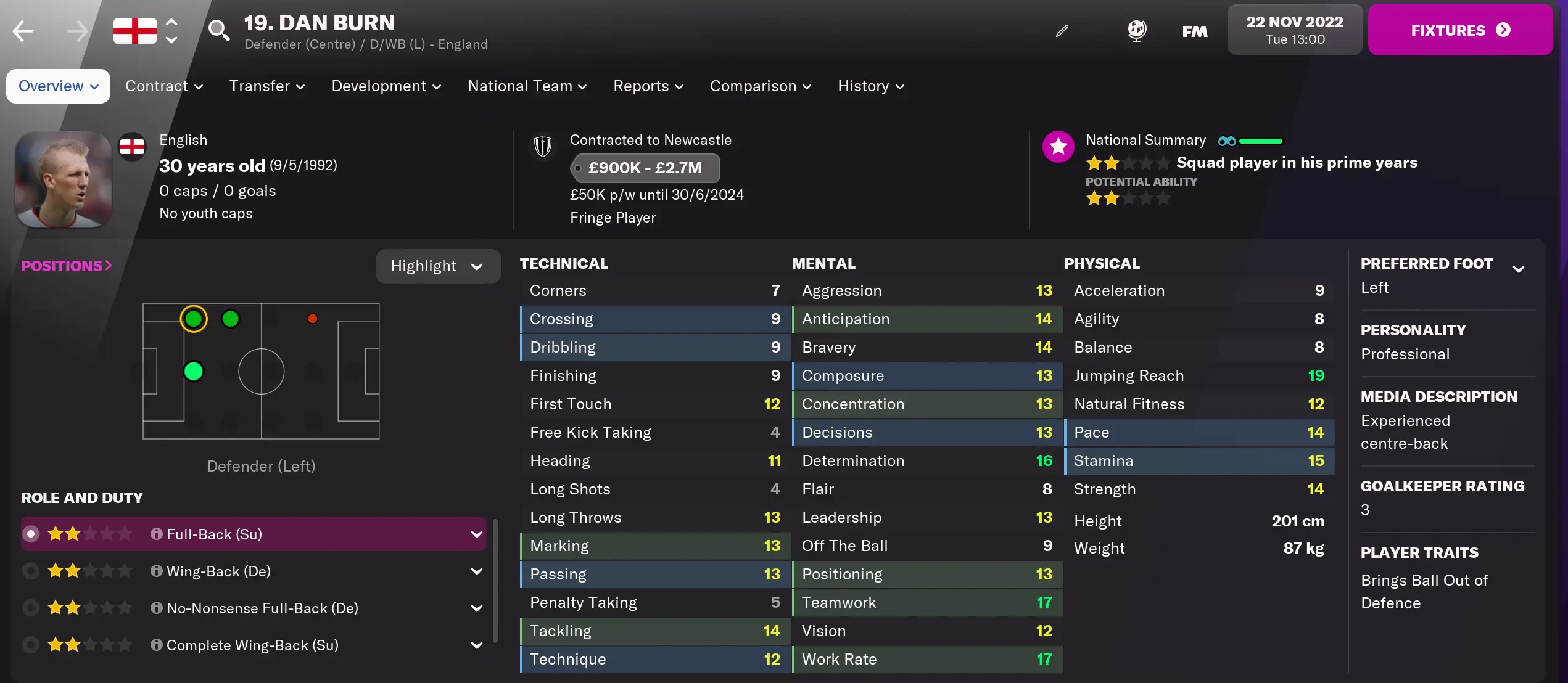Select the No-Nonsense Full-Back (De) role
This screenshot has width=1568, height=683.
click(30, 608)
